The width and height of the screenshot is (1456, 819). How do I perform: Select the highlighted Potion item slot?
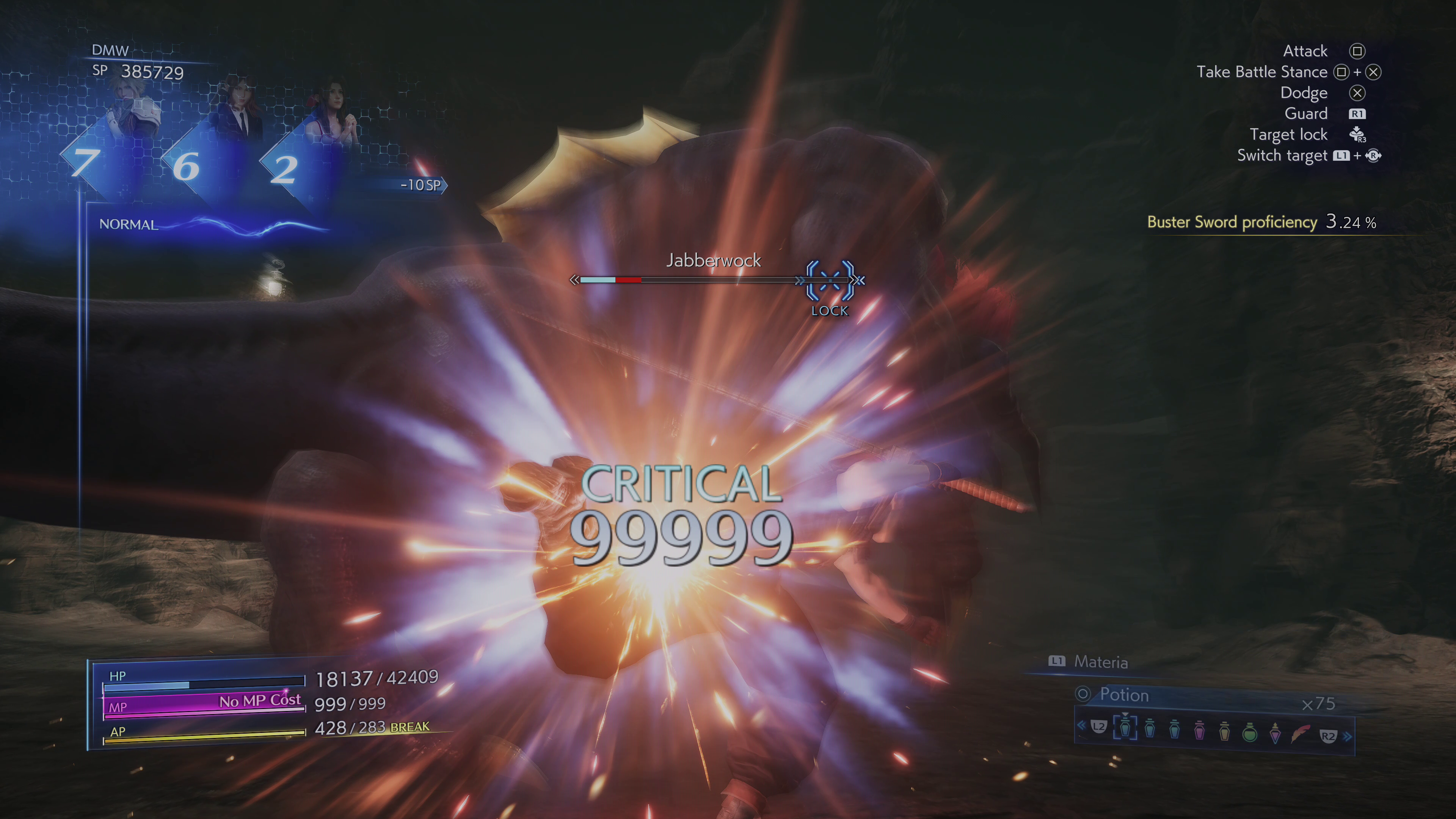pyautogui.click(x=1125, y=728)
